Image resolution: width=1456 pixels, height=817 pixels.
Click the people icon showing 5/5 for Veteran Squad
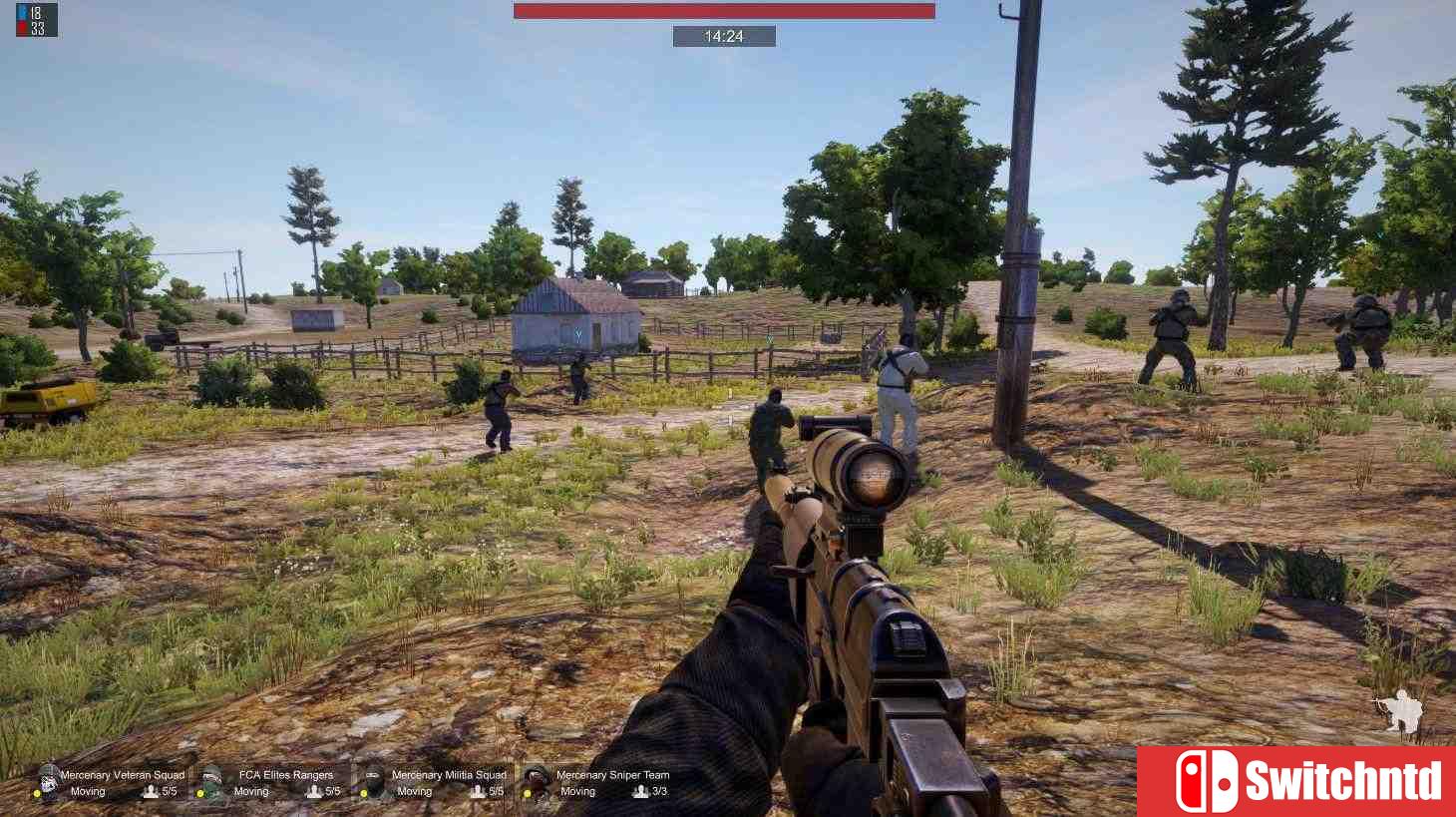coord(151,792)
